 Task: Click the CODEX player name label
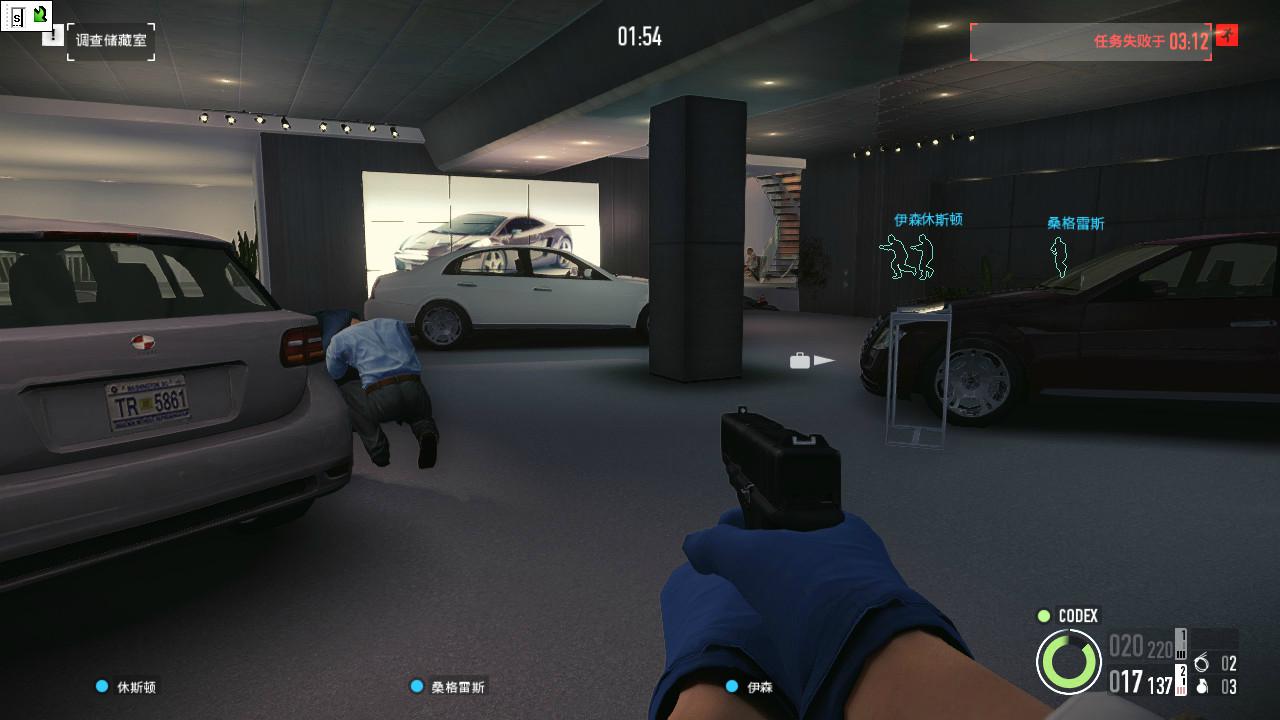(x=1077, y=617)
